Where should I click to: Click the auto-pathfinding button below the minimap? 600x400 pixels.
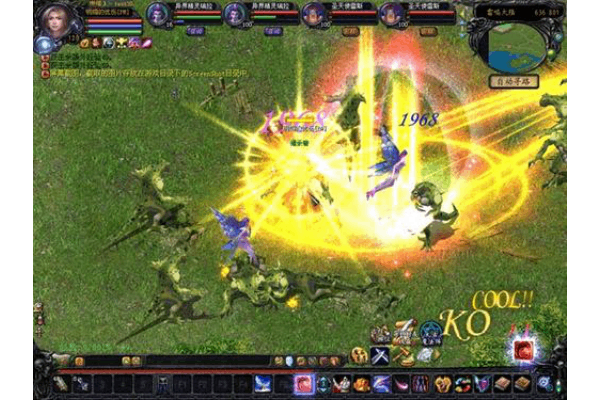510,82
